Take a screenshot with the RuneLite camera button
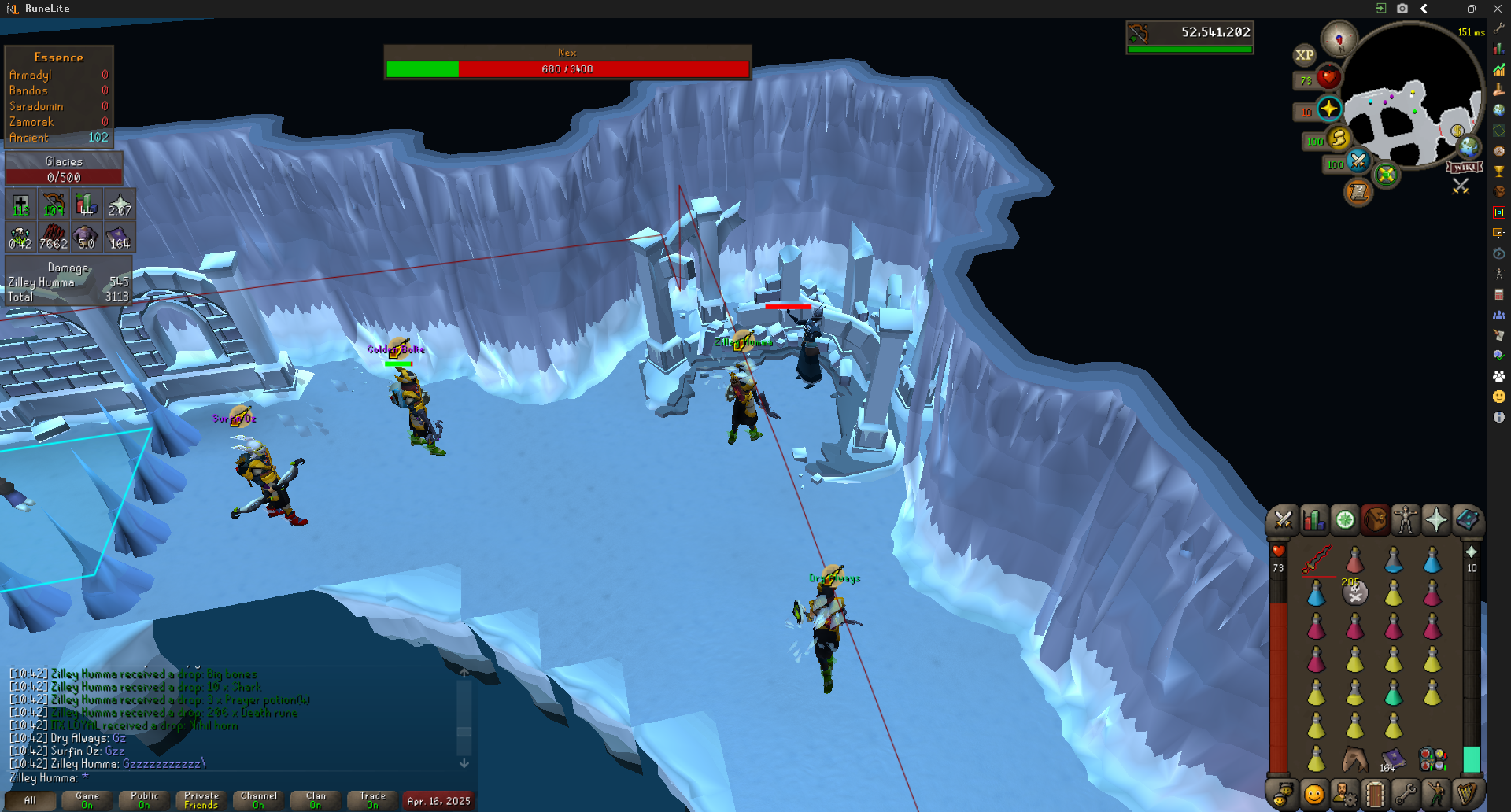1511x812 pixels. [x=1402, y=9]
